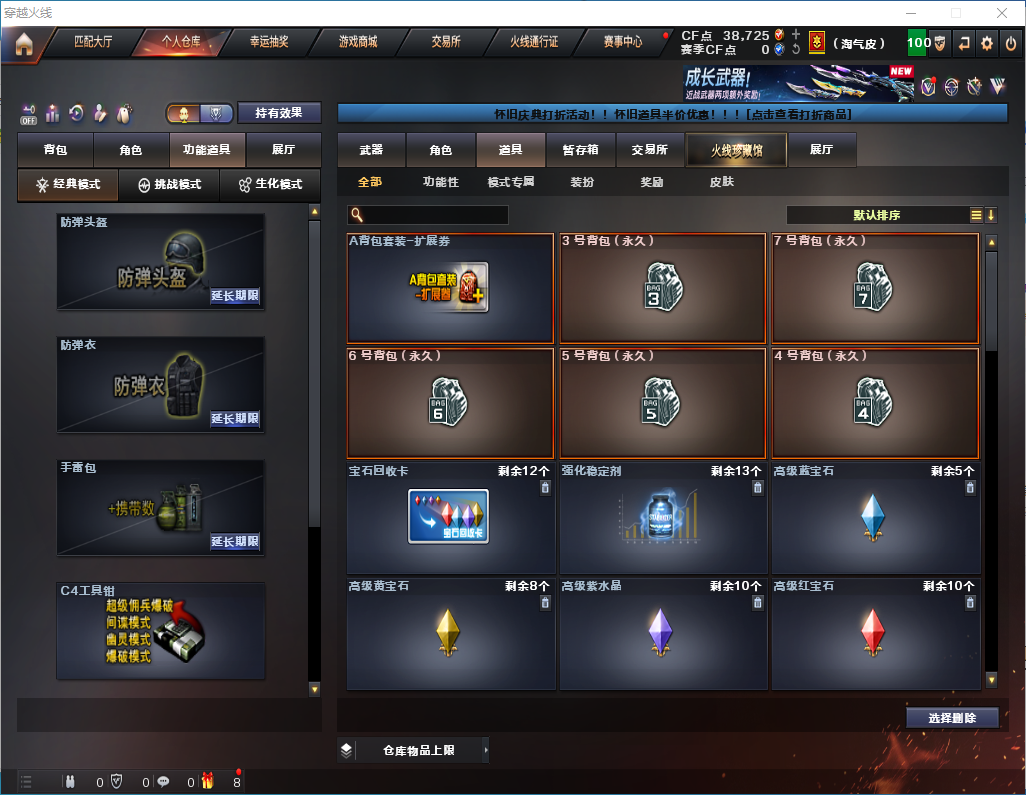This screenshot has height=795, width=1026.
Task: Click the 选择删除 button
Action: click(952, 718)
